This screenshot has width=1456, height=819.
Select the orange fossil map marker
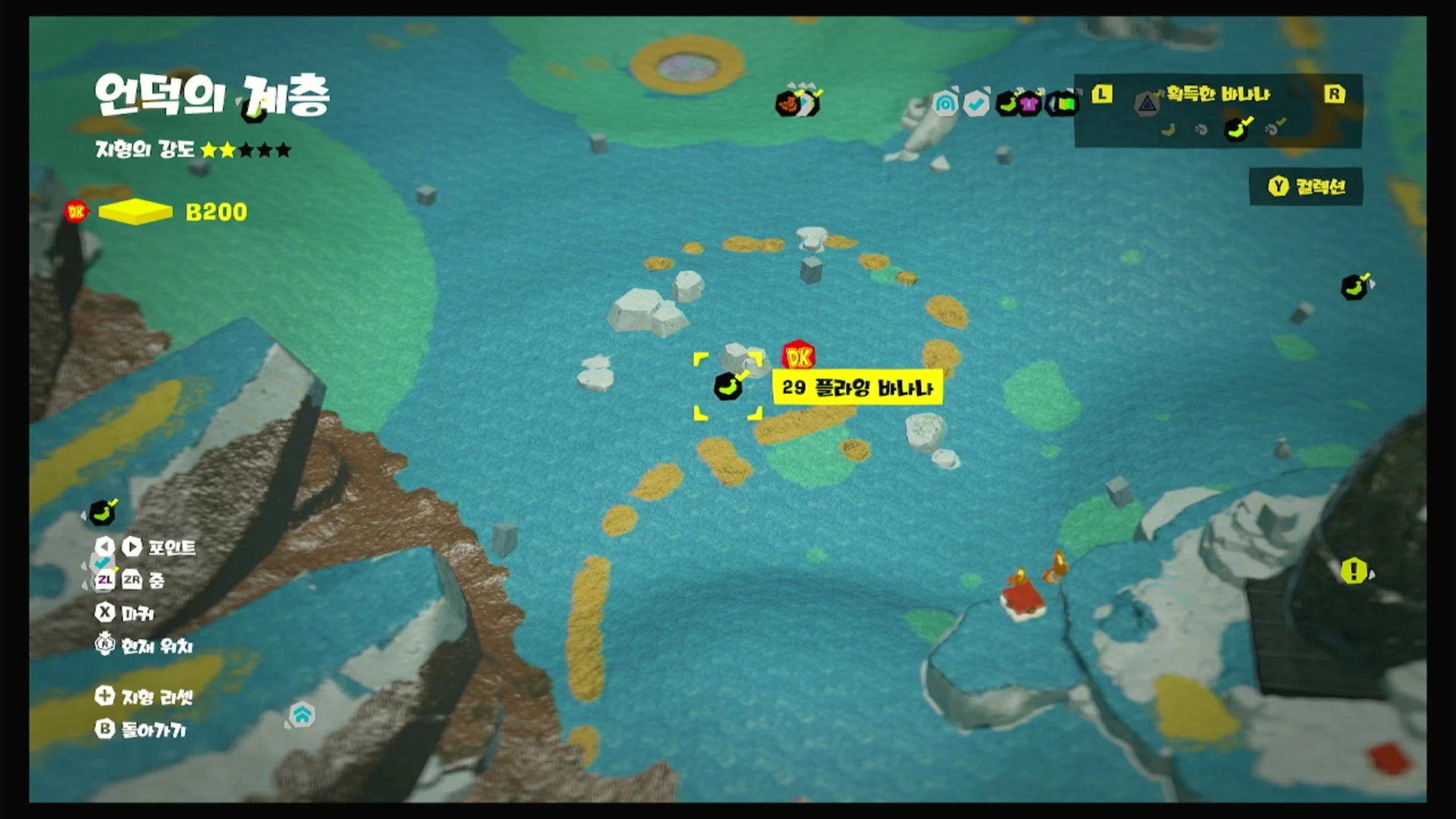pyautogui.click(x=788, y=104)
